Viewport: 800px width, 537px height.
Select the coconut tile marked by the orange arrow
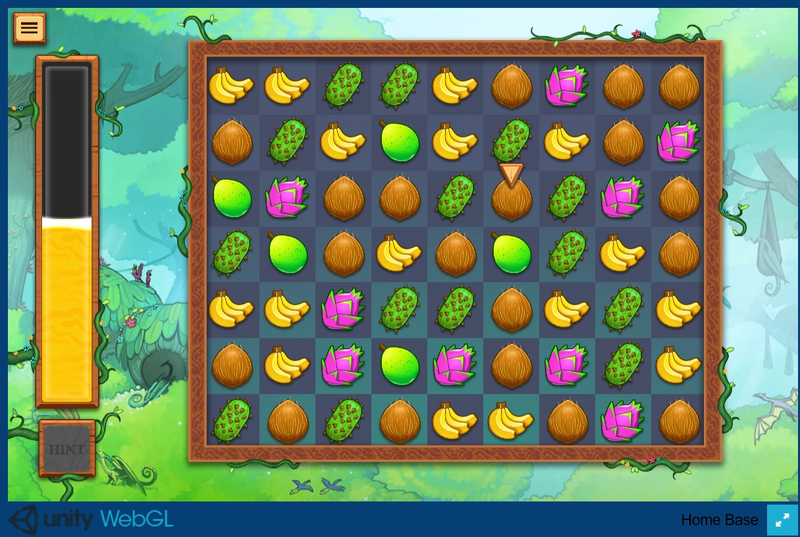point(512,200)
